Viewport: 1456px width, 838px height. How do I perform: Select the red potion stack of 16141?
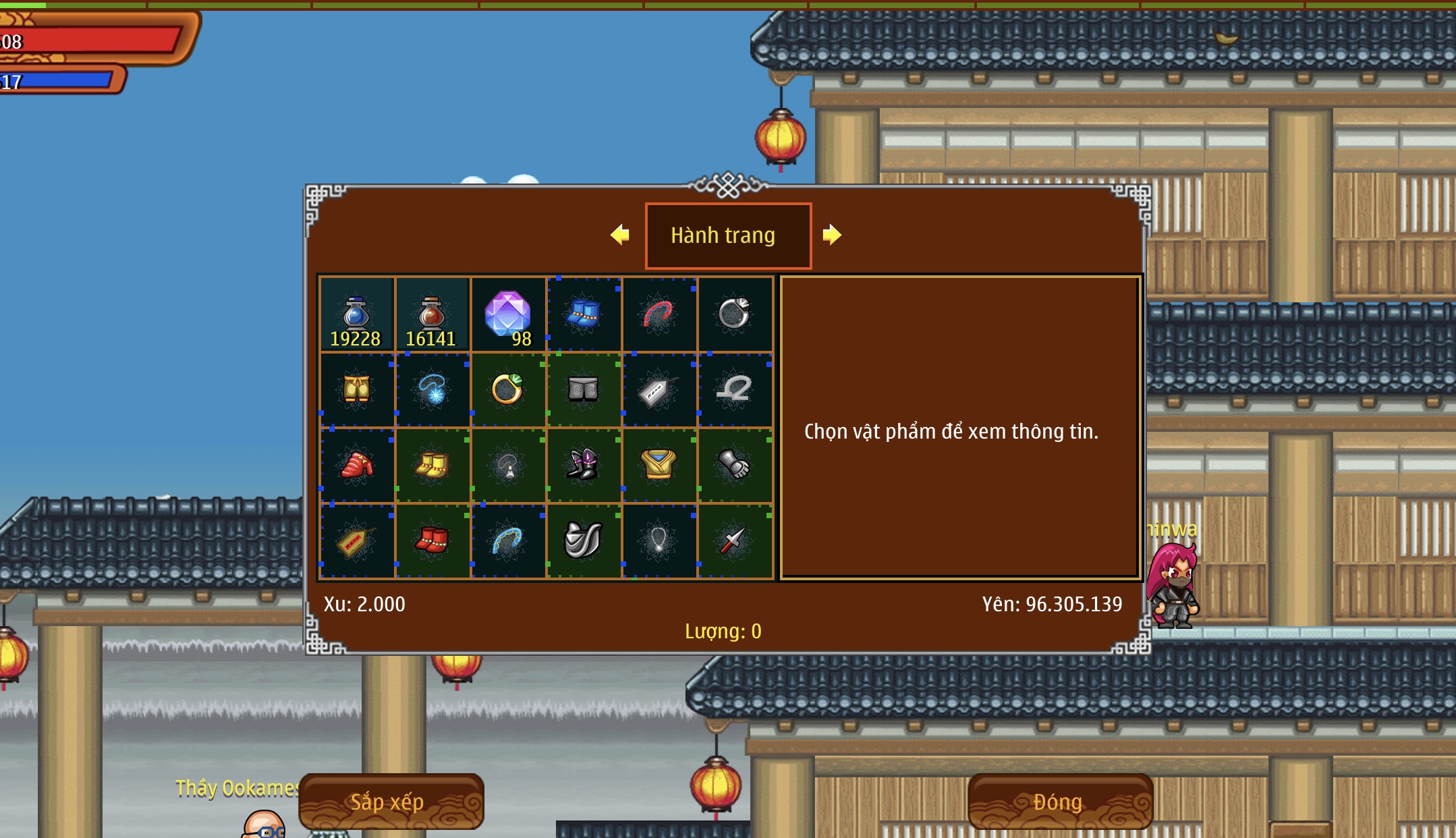point(432,314)
